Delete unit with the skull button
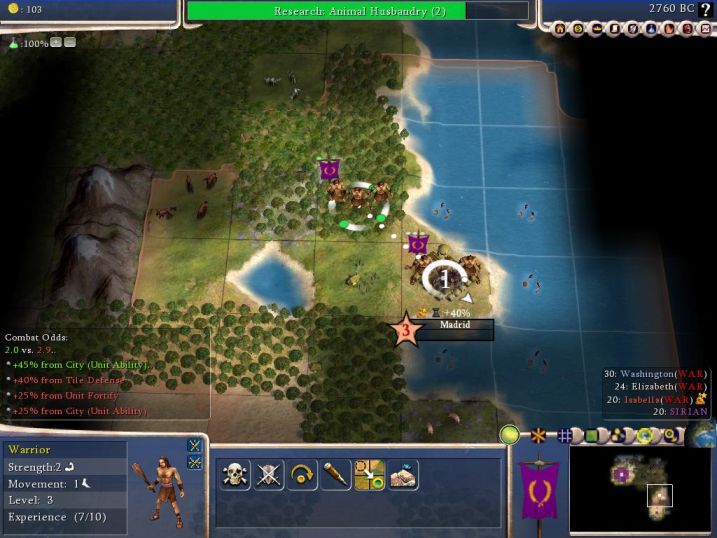The image size is (717, 538). [235, 475]
